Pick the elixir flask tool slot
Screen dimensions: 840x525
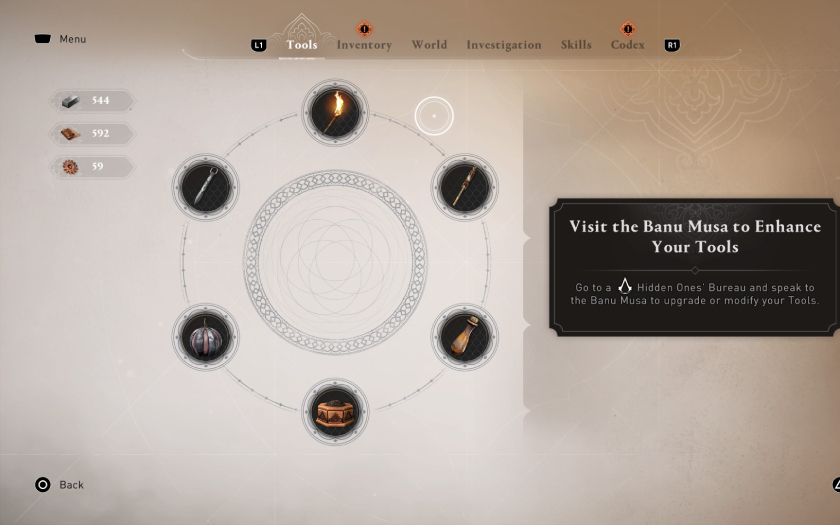click(465, 337)
